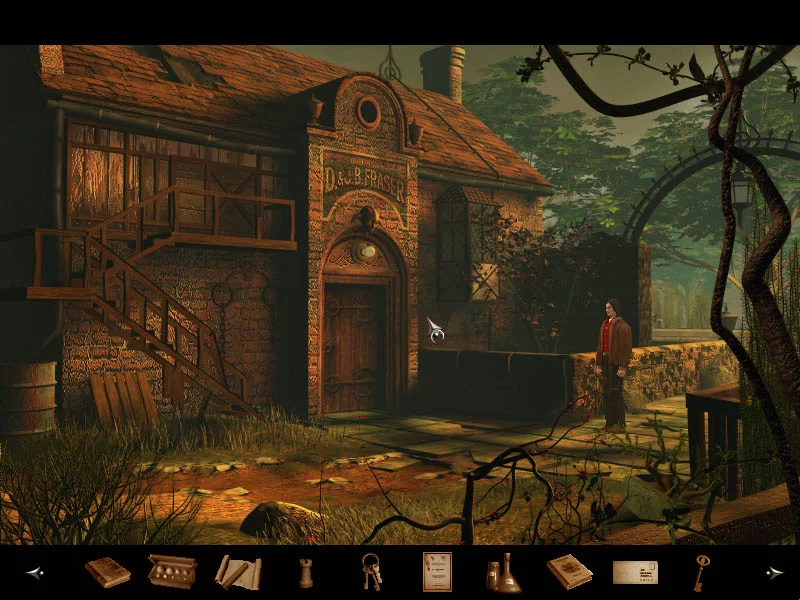Pick the jar and flask item

(x=503, y=573)
